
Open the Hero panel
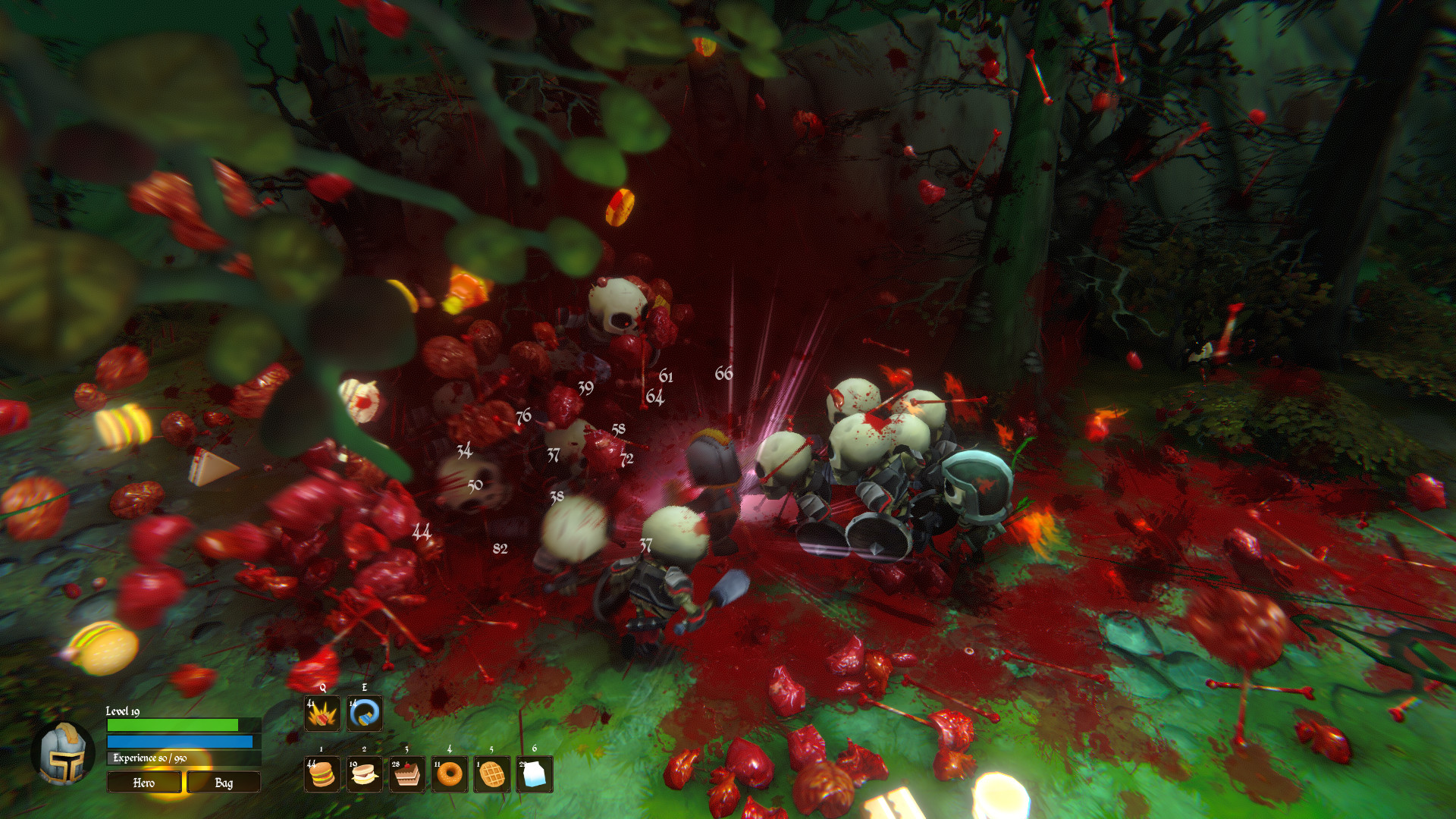[x=144, y=783]
